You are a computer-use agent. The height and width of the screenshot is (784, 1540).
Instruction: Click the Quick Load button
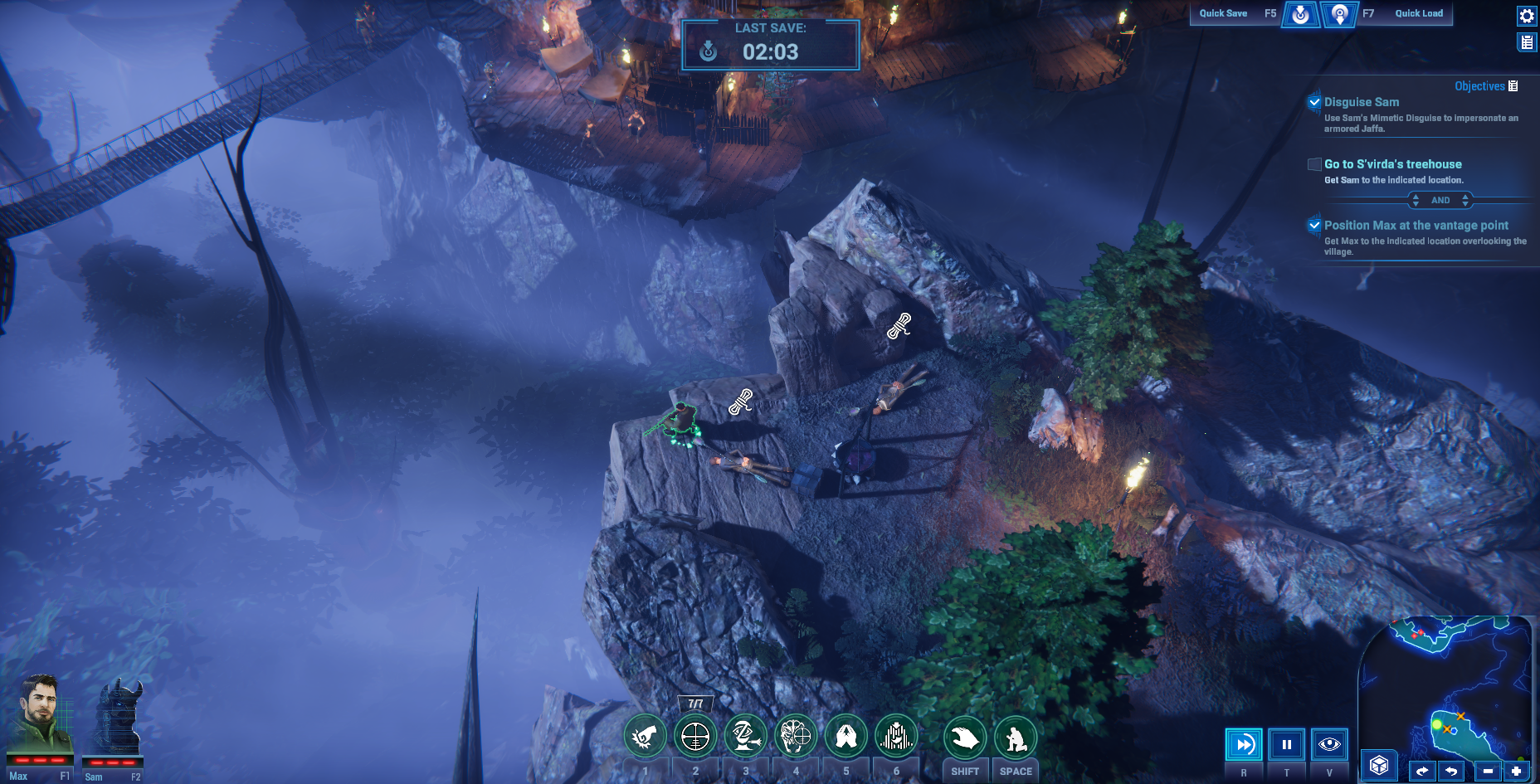tap(1339, 14)
